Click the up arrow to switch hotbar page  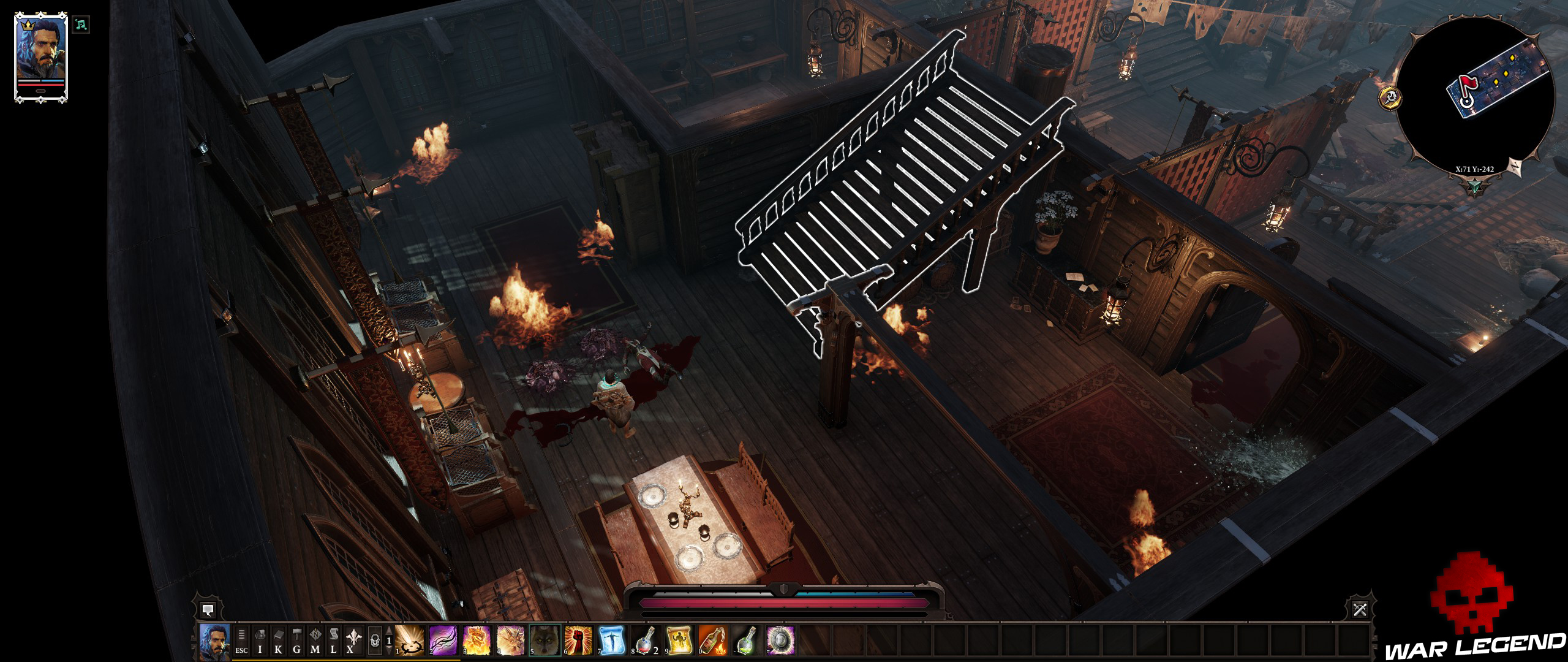(x=389, y=631)
